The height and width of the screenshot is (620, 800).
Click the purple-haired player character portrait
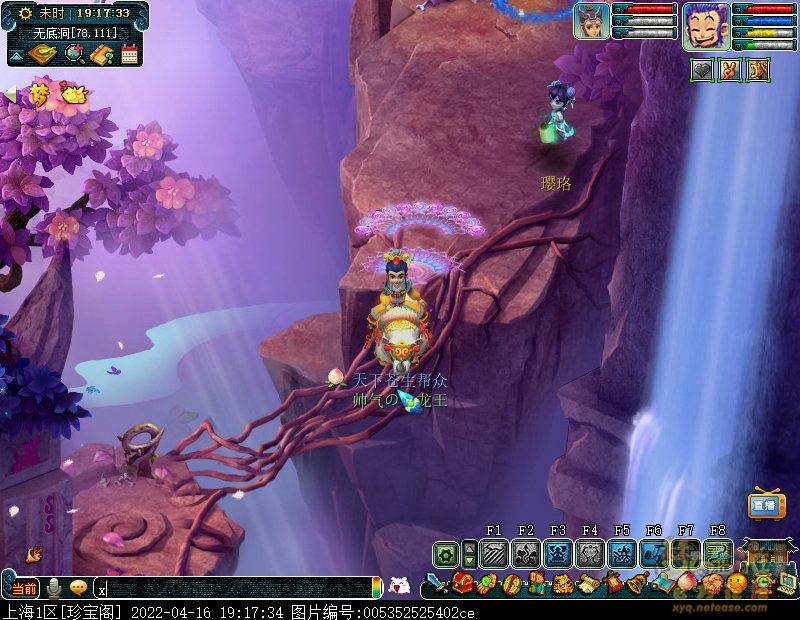tap(706, 24)
